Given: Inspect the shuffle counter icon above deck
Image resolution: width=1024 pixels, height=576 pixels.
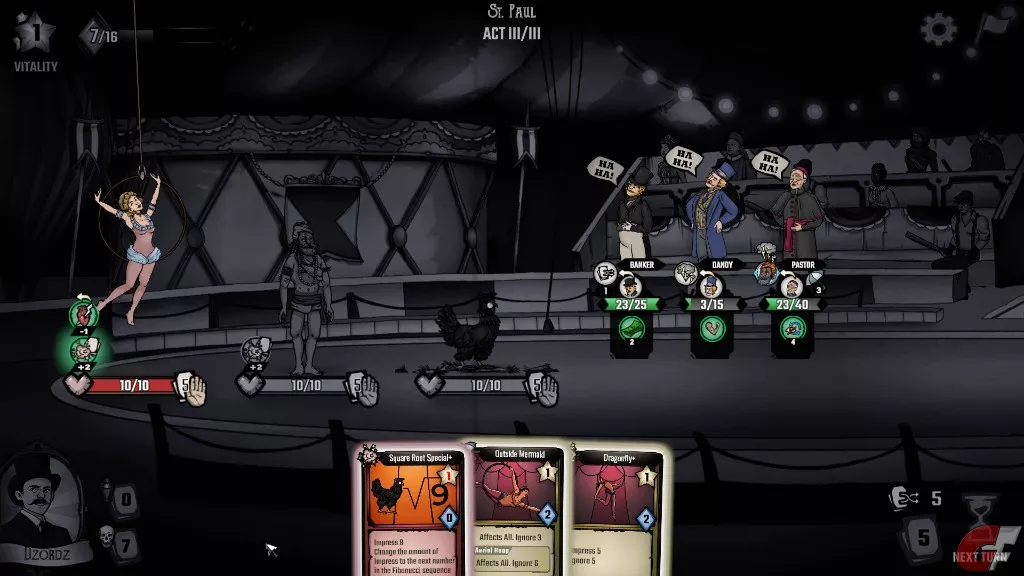Looking at the screenshot, I should click(x=903, y=497).
